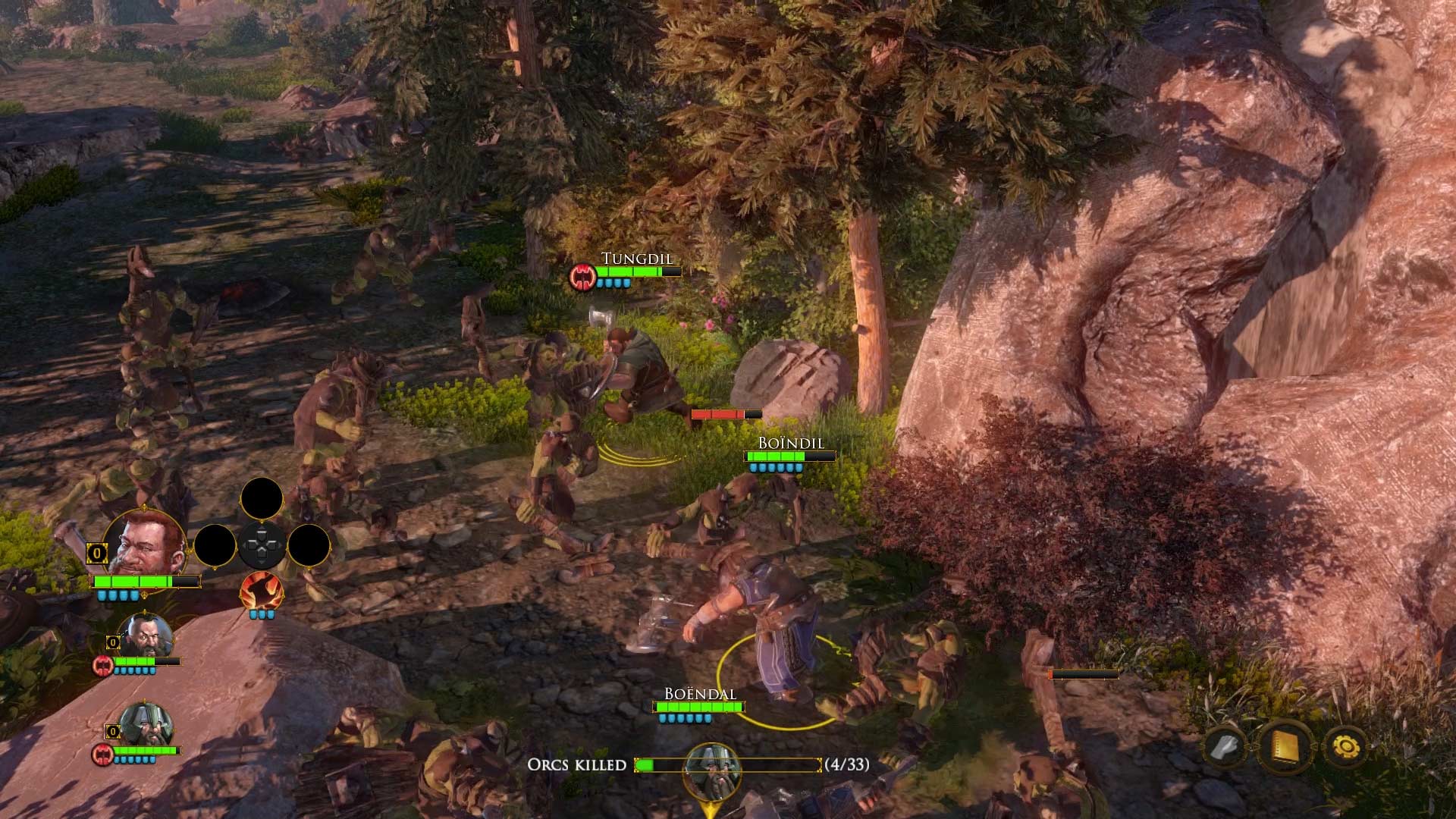Click the red axe icon beside Tungdil's health bar
This screenshot has height=819, width=1456.
coord(581,278)
